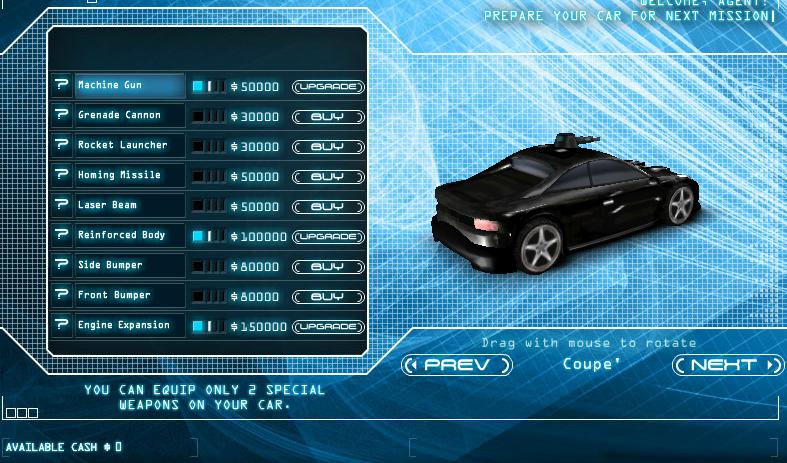Click the icon beside Laser Beam

click(62, 206)
